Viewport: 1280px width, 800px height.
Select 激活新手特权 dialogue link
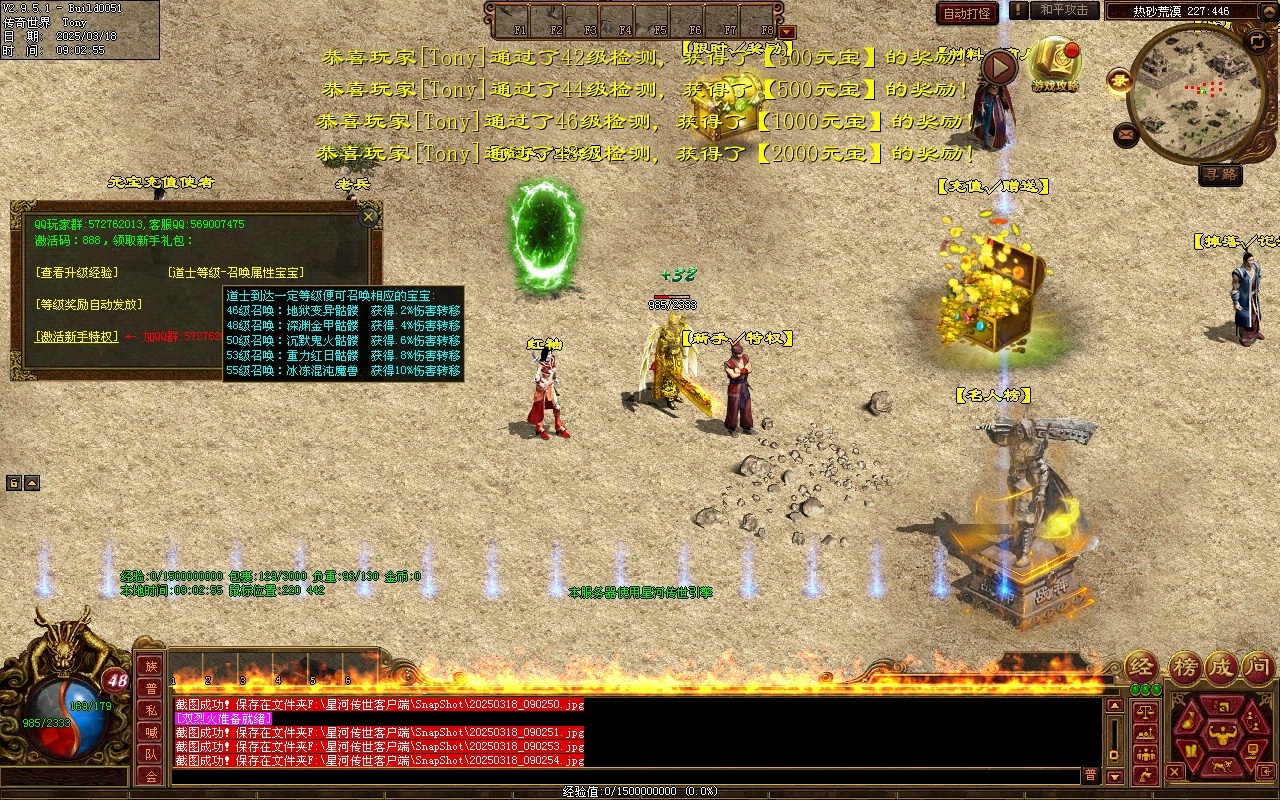pyautogui.click(x=76, y=337)
